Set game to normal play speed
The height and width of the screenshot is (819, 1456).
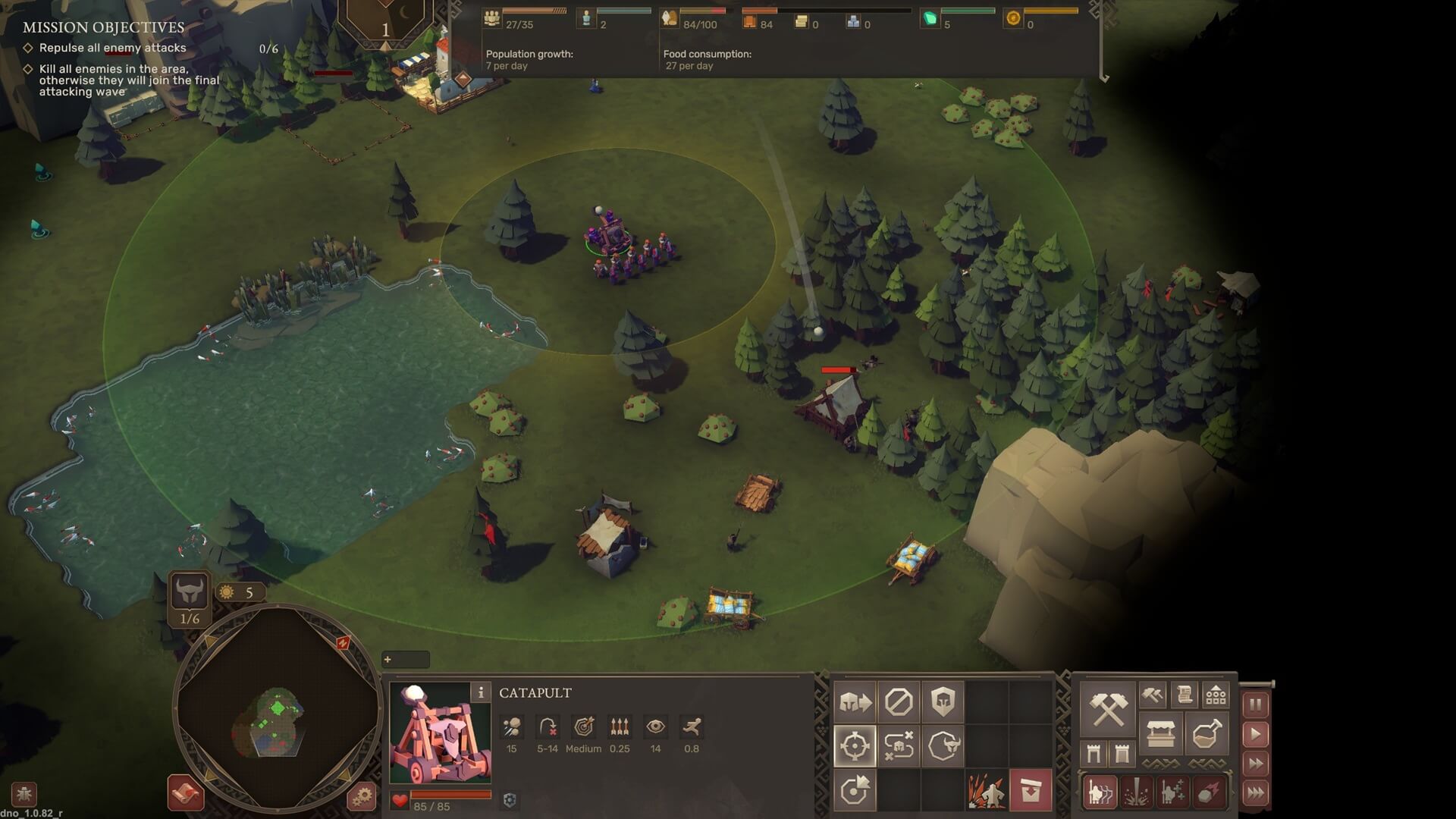coord(1255,734)
